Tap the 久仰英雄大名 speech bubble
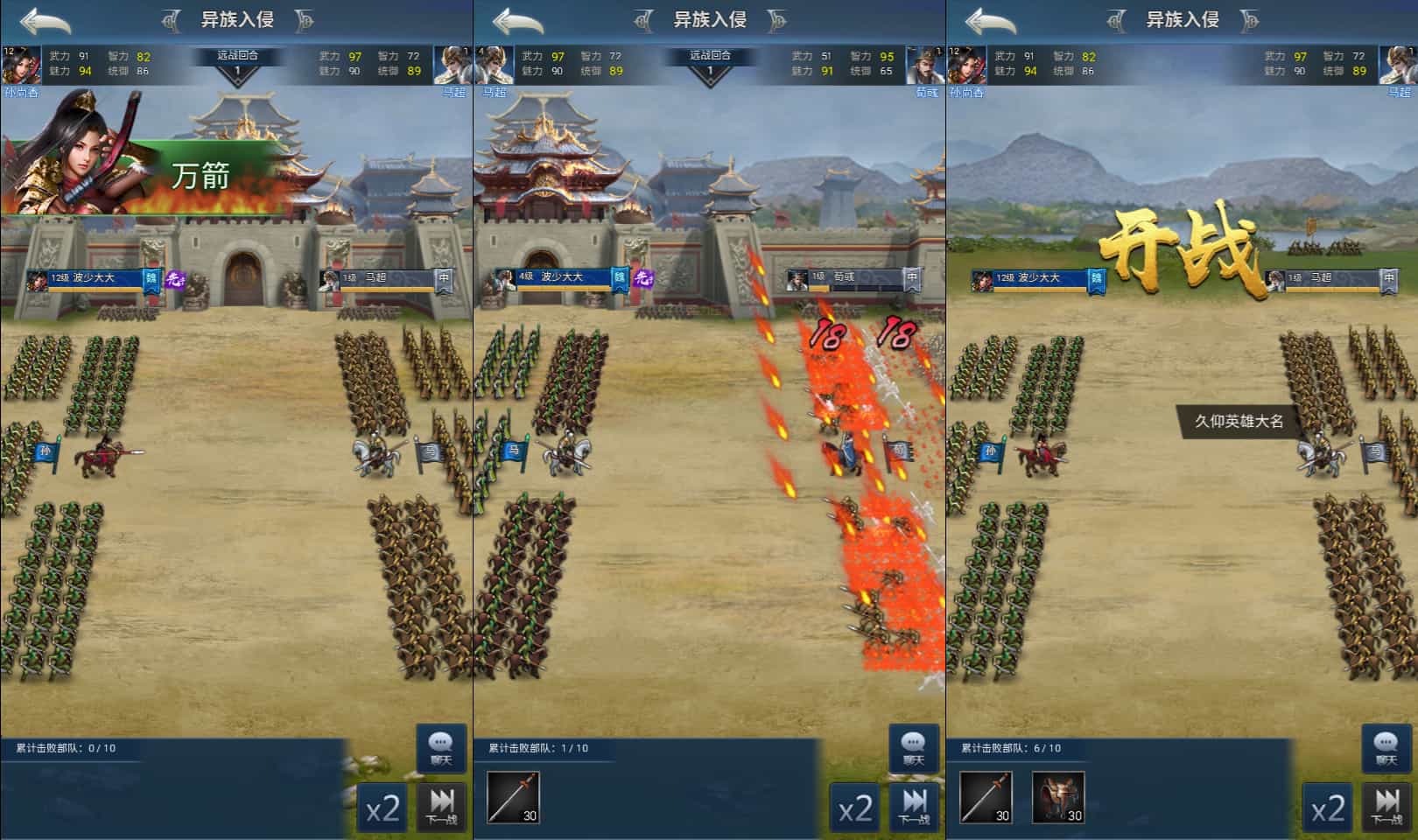 point(1234,420)
